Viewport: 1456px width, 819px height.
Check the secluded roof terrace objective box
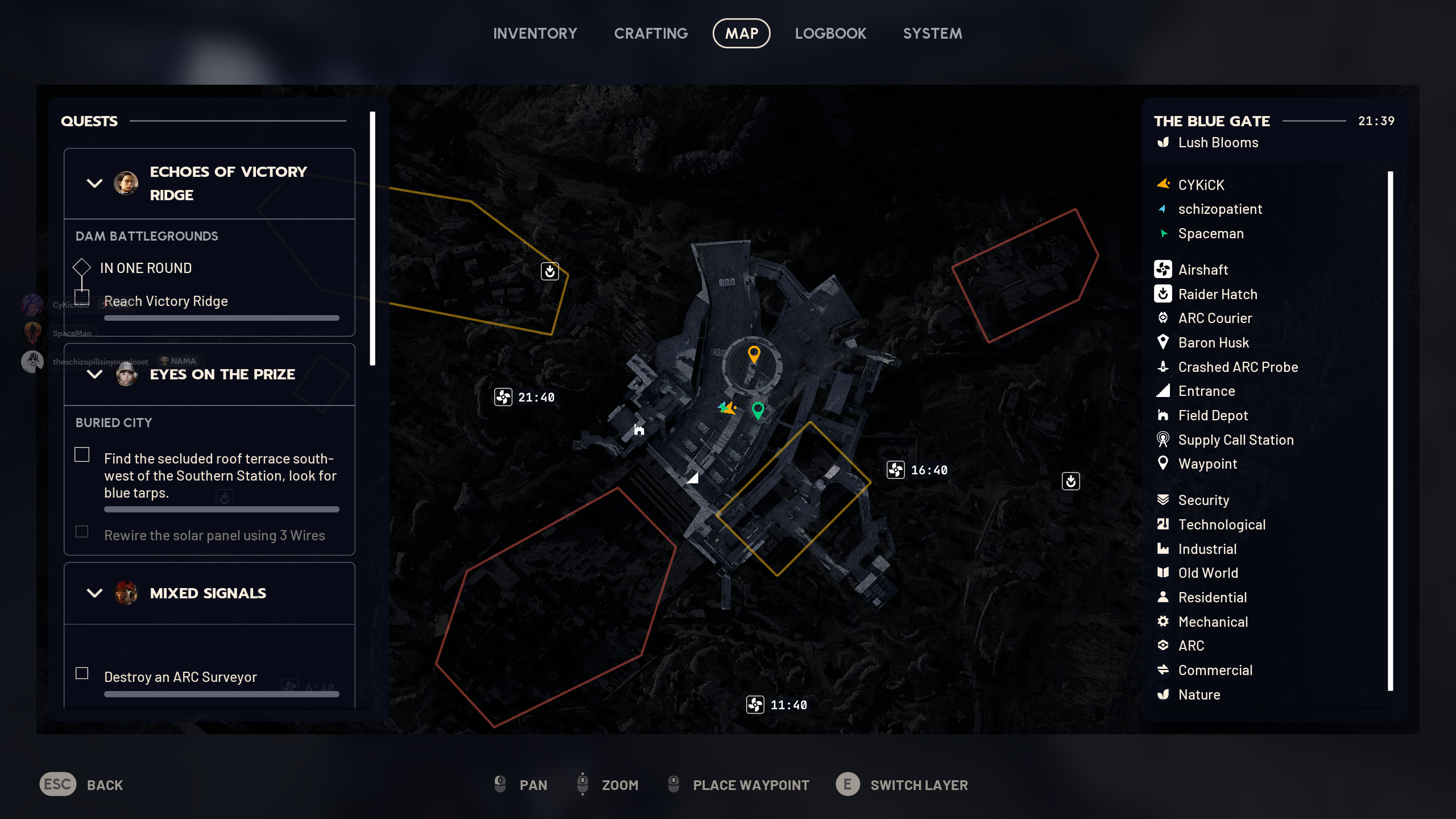tap(82, 454)
